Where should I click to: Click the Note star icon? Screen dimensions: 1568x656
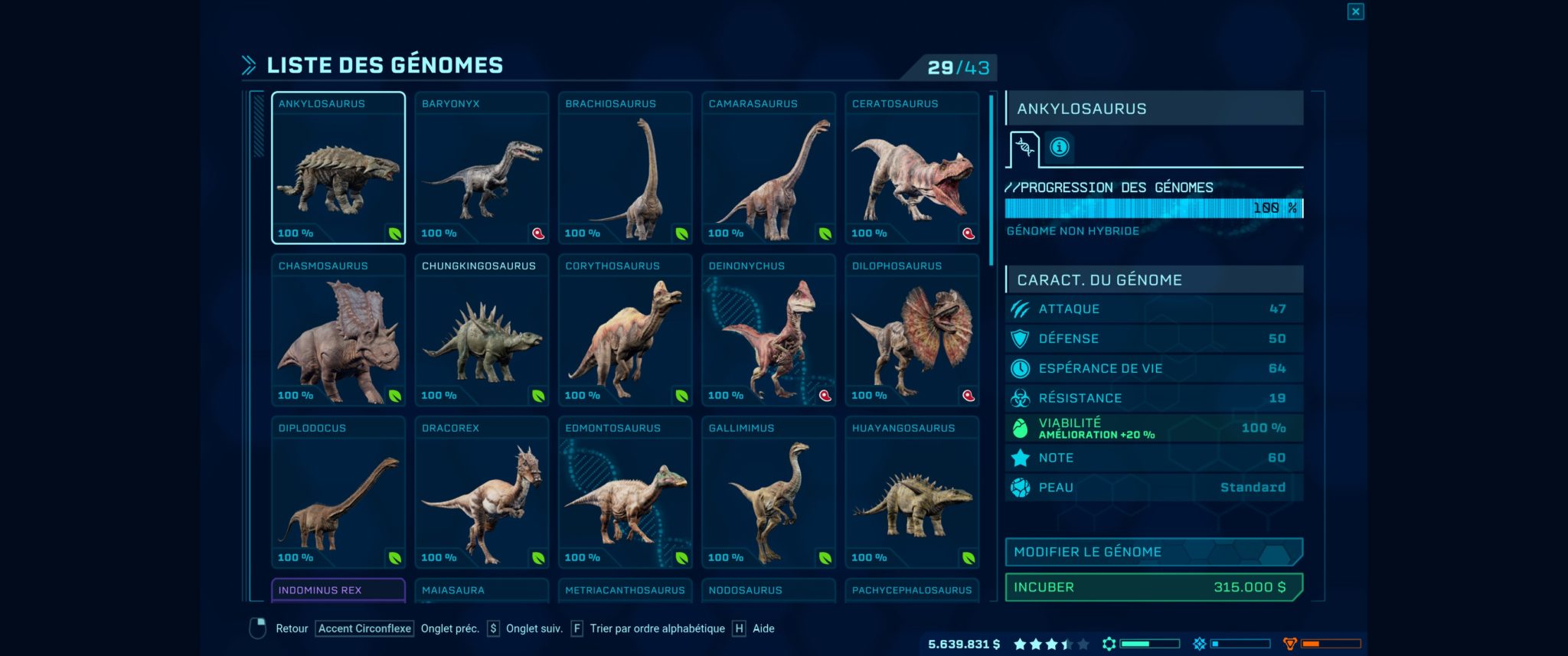[1020, 457]
